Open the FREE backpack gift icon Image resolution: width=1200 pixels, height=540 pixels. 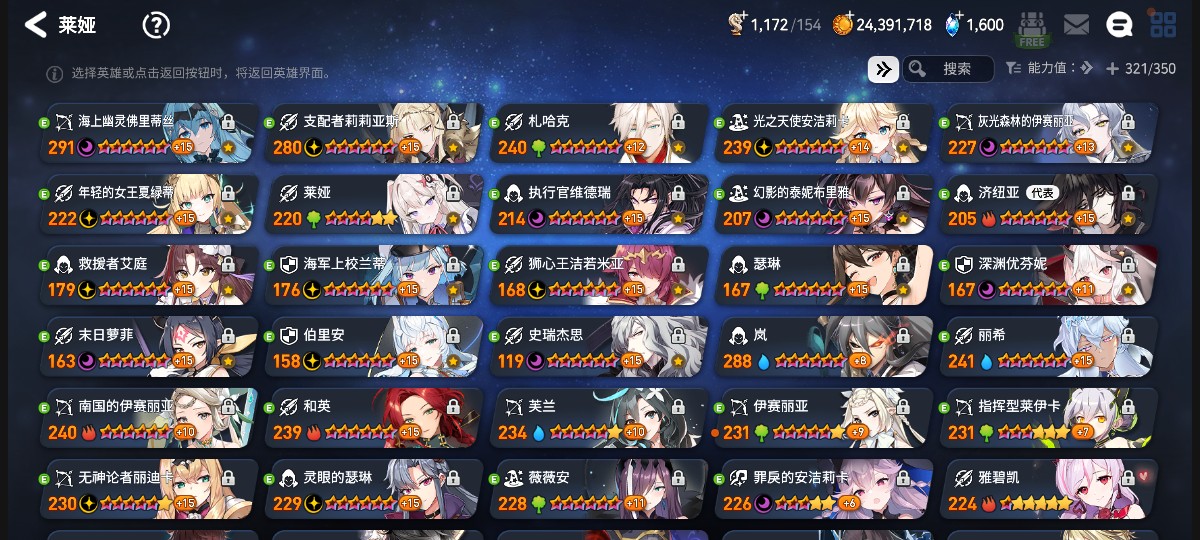point(1031,28)
